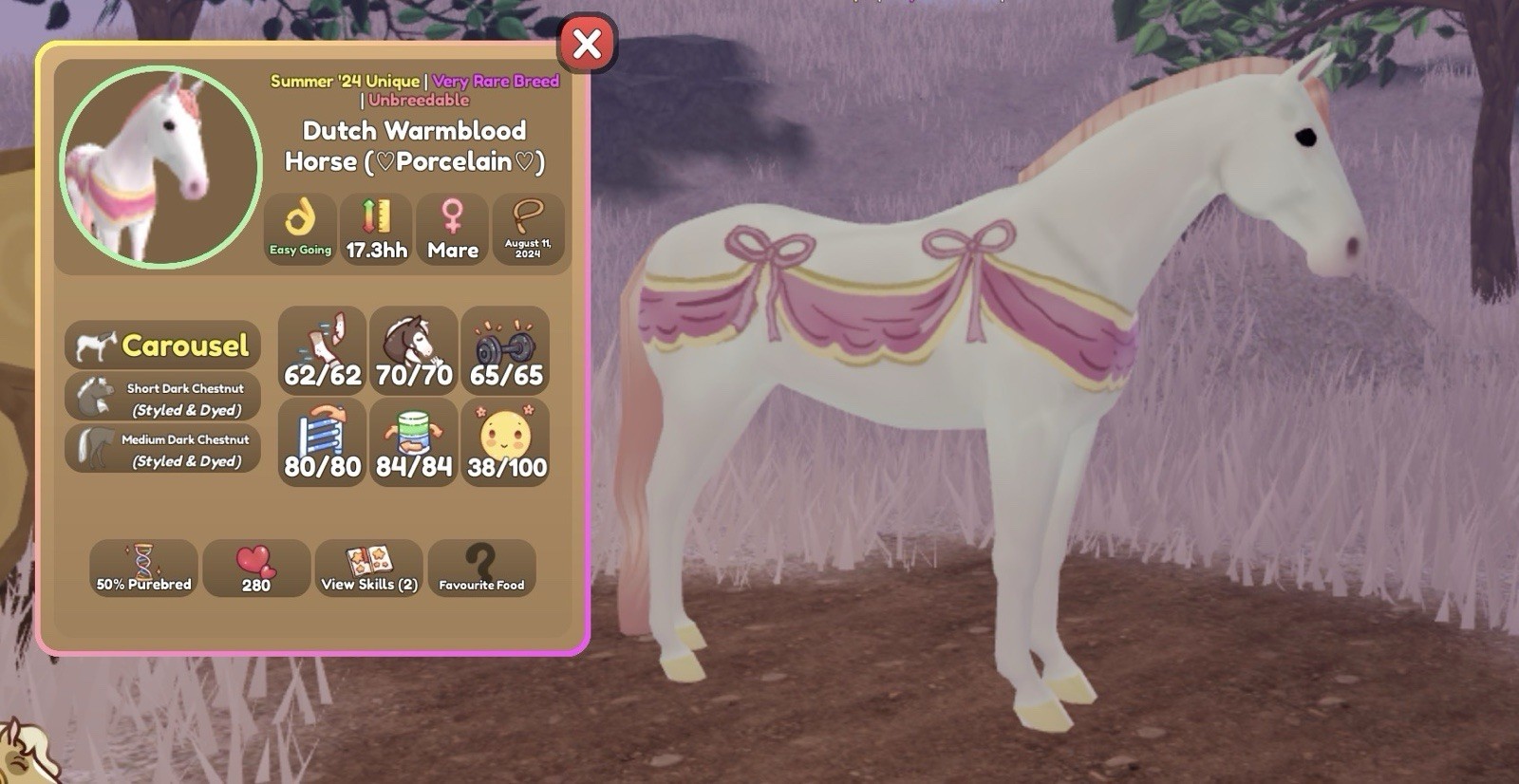Click the August 11, 2024 date icon
Screen dimensions: 1519x784
(x=528, y=229)
